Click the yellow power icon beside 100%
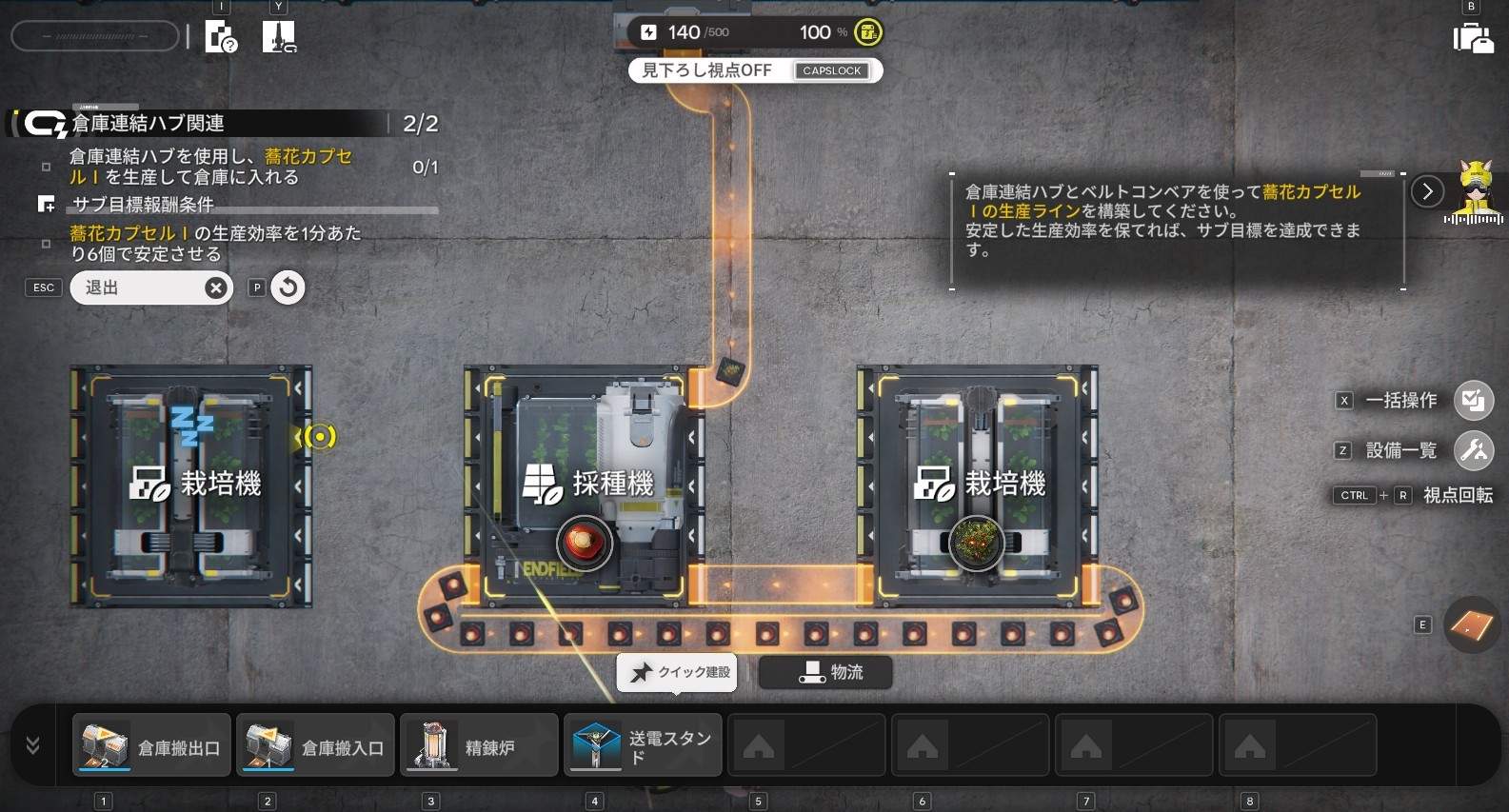Viewport: 1509px width, 812px height. coord(868,32)
